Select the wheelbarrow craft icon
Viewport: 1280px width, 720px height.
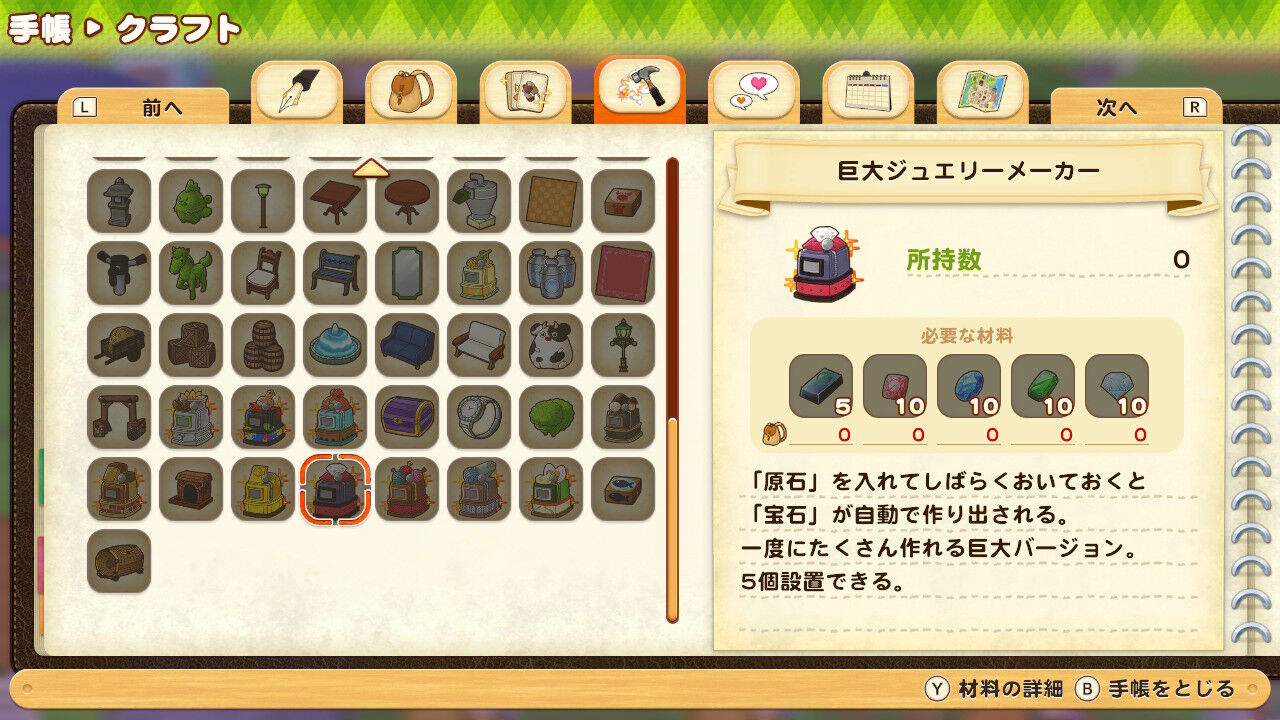[119, 345]
